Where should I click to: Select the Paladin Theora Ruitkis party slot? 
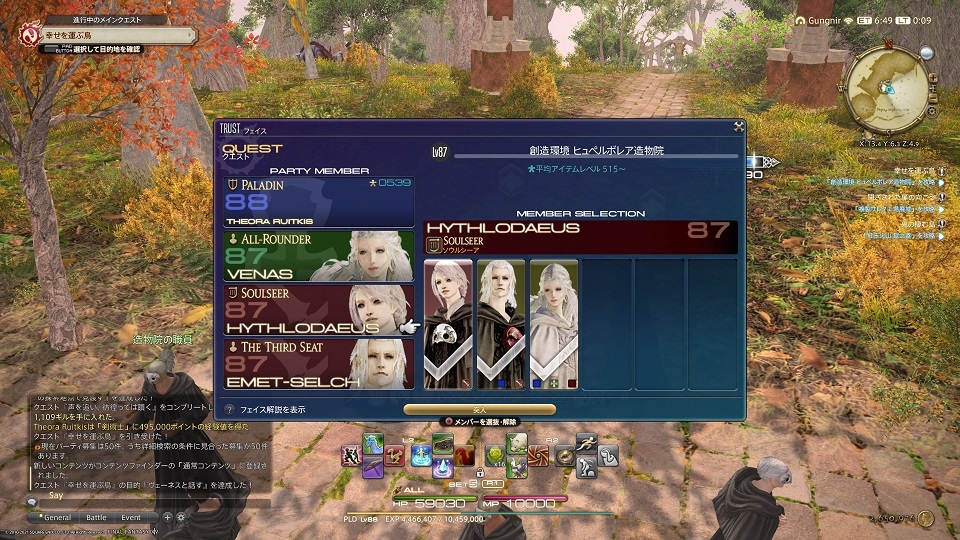320,202
